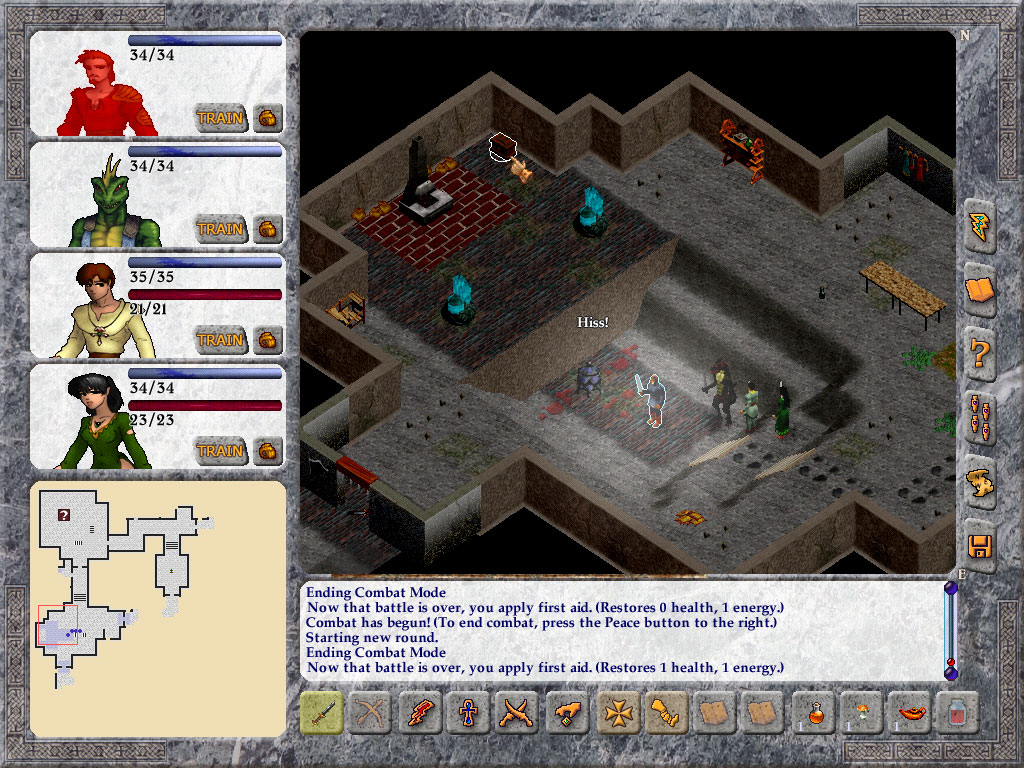
Task: Open the red-haired character's inventory bag
Action: (268, 118)
